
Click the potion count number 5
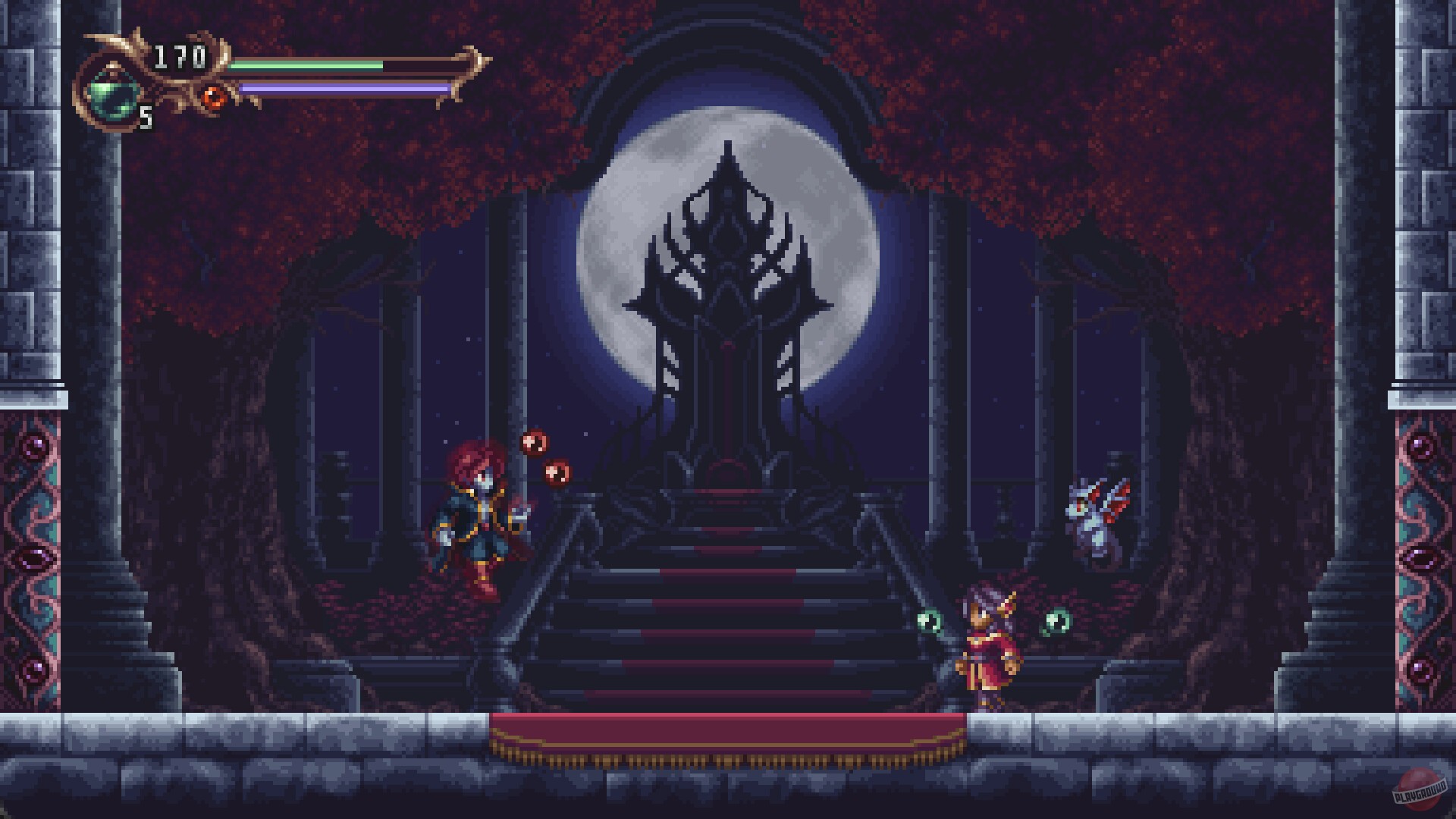[x=146, y=119]
